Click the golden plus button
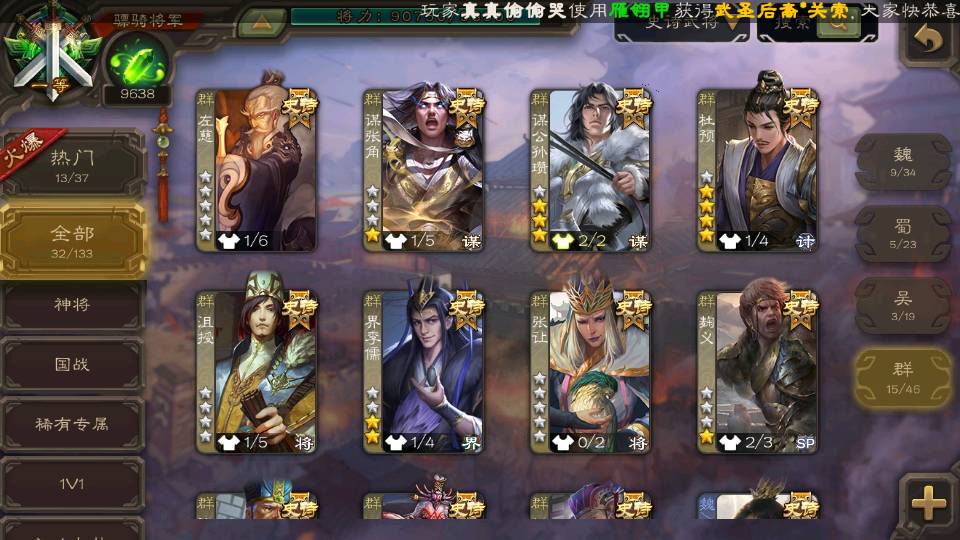Viewport: 960px width, 540px height. (x=929, y=503)
